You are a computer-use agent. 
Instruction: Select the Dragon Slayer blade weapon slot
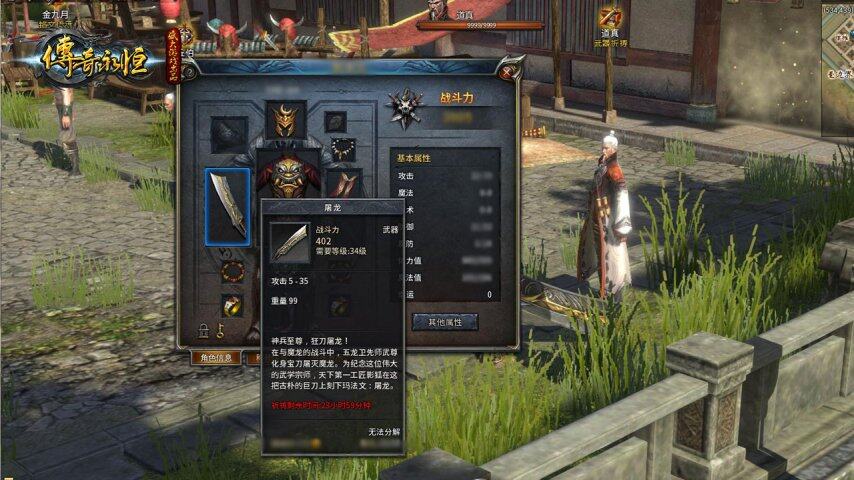click(228, 207)
